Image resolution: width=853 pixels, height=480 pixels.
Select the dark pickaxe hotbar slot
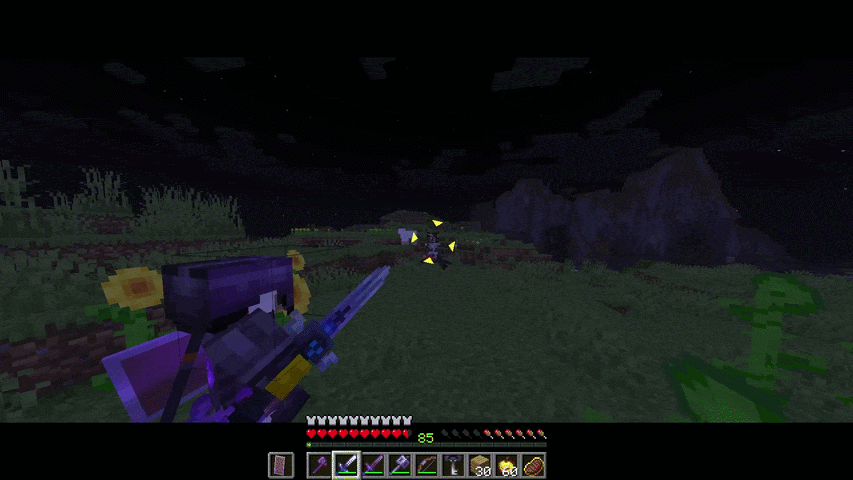tap(454, 465)
